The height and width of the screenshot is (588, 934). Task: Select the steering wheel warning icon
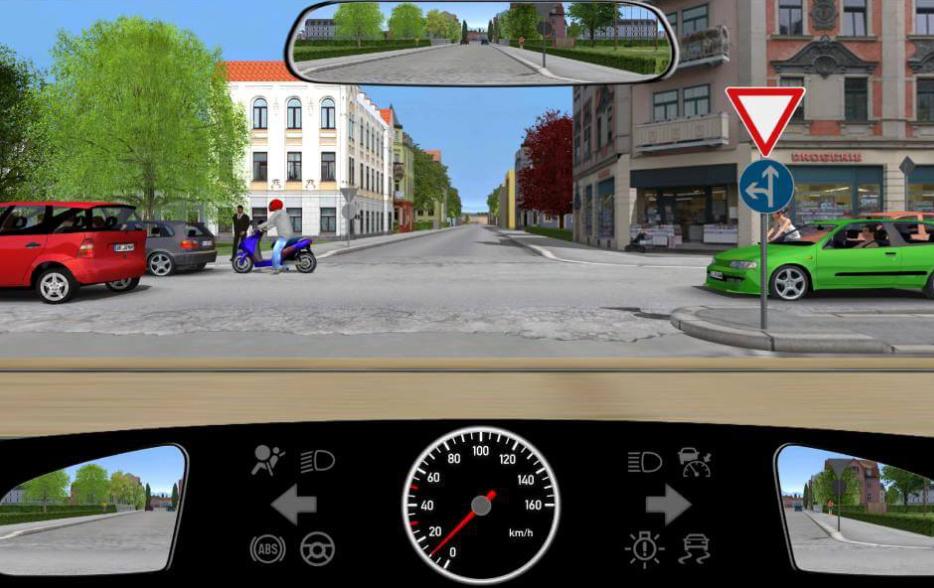tap(318, 548)
